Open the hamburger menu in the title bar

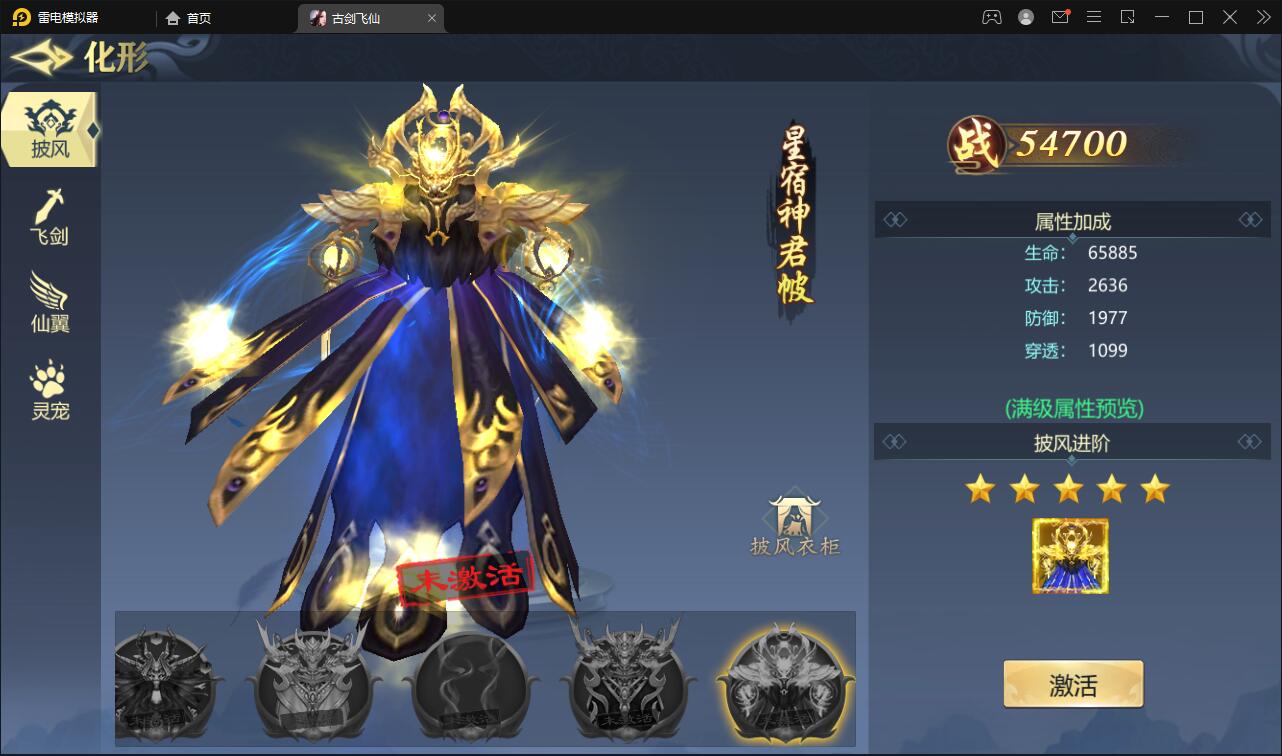point(1094,17)
